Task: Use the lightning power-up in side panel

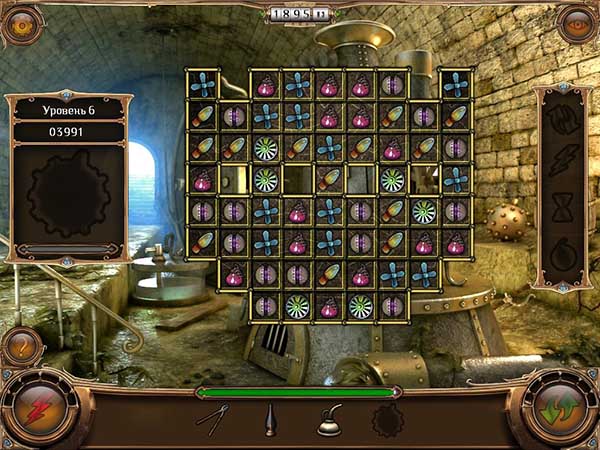Action: click(x=562, y=160)
